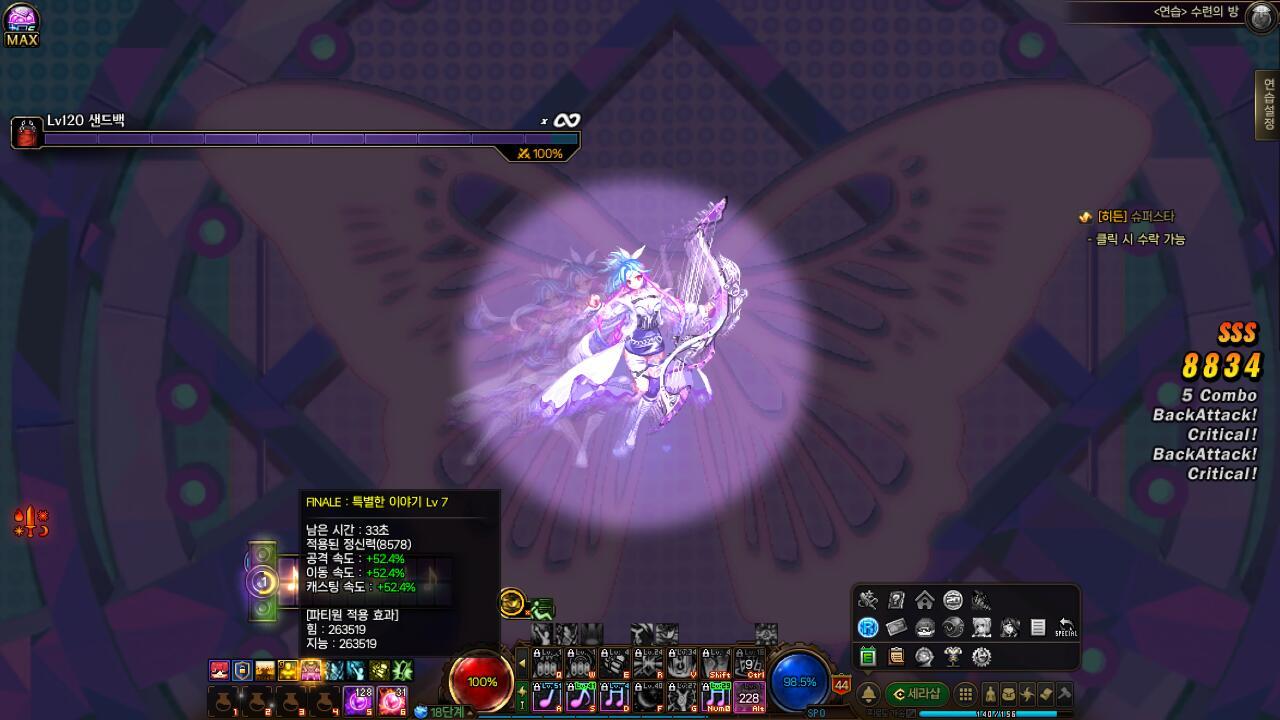The width and height of the screenshot is (1280, 720).
Task: Expand the SPECIAL section in the menu panel
Action: click(x=1067, y=628)
